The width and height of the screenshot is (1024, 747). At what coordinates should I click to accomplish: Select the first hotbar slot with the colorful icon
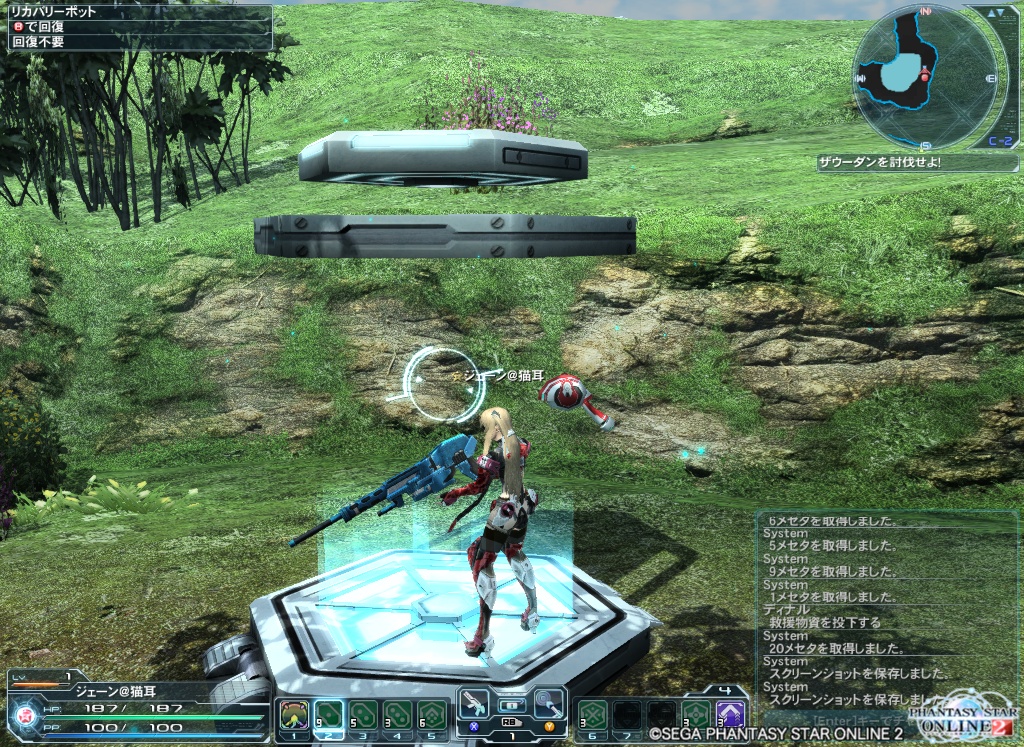point(293,715)
